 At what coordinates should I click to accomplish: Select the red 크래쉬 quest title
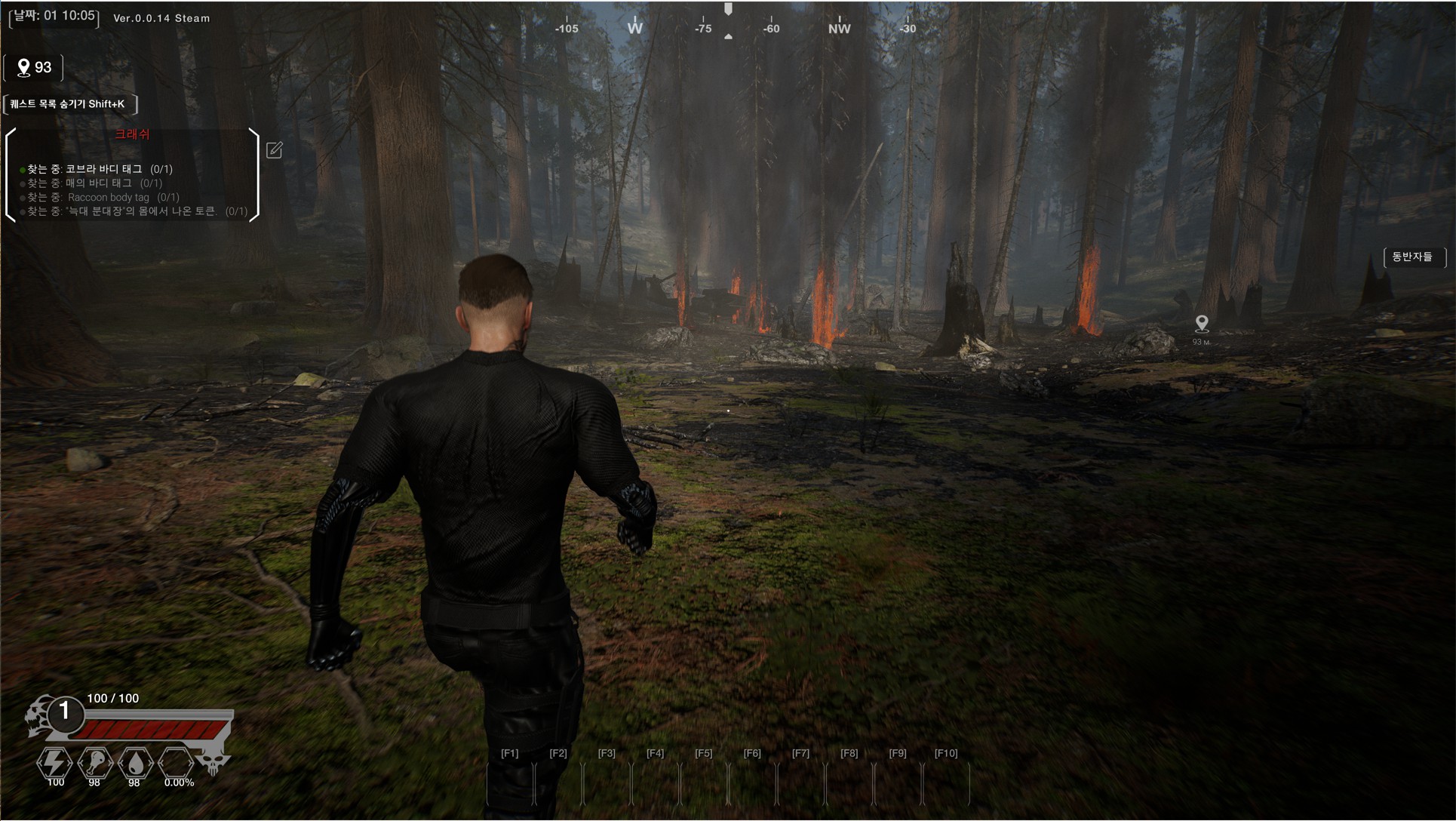[x=132, y=134]
